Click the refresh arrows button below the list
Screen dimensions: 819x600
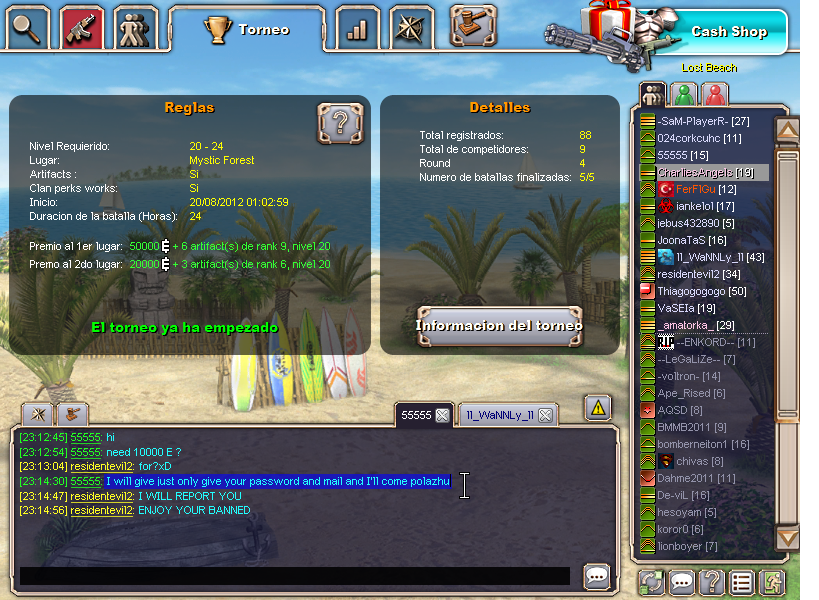[x=653, y=582]
